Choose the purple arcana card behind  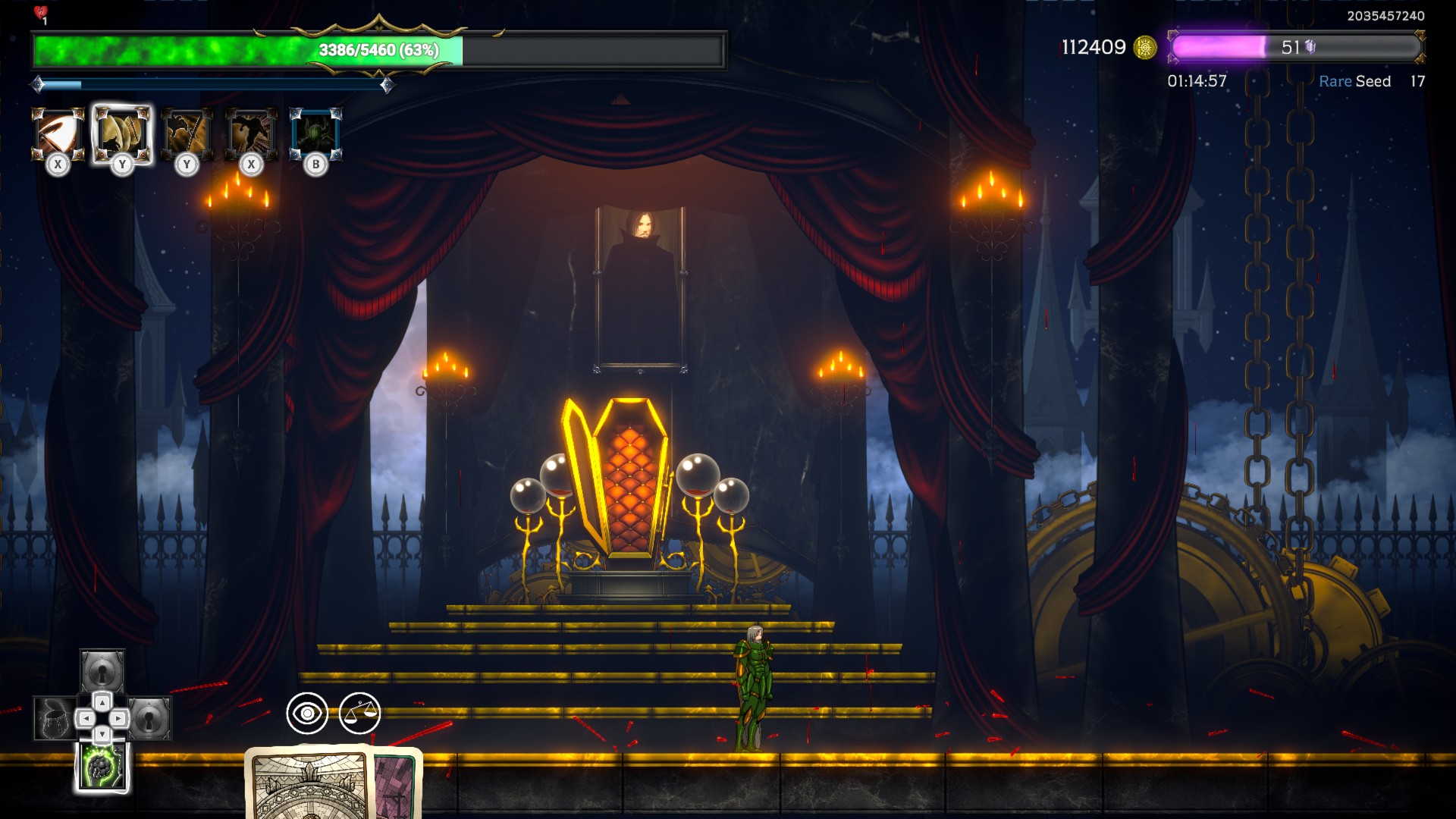click(396, 785)
